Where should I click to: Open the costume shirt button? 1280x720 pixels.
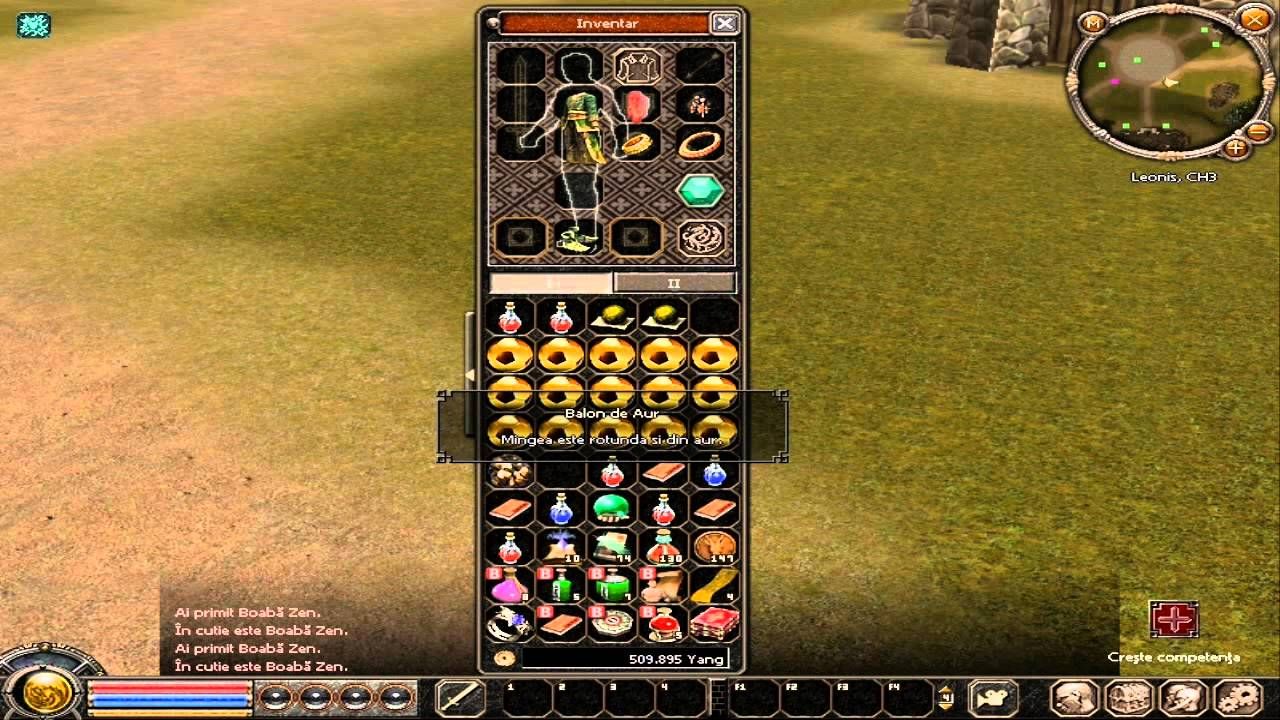pos(637,67)
